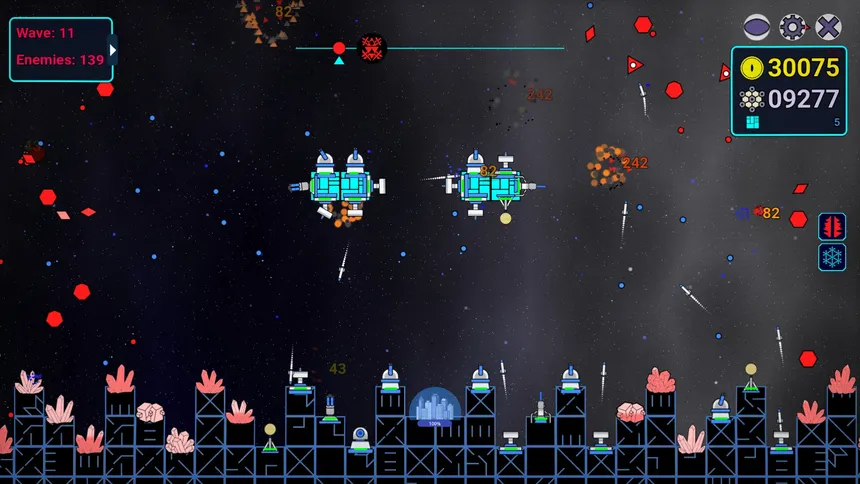Close the game with the X button

point(828,27)
